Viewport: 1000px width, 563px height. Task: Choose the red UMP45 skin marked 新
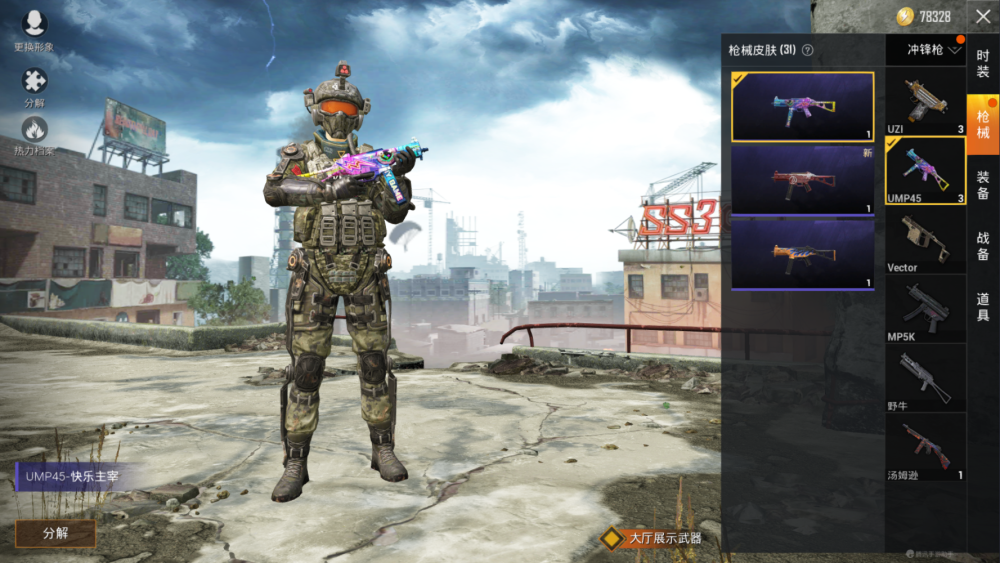pos(802,180)
